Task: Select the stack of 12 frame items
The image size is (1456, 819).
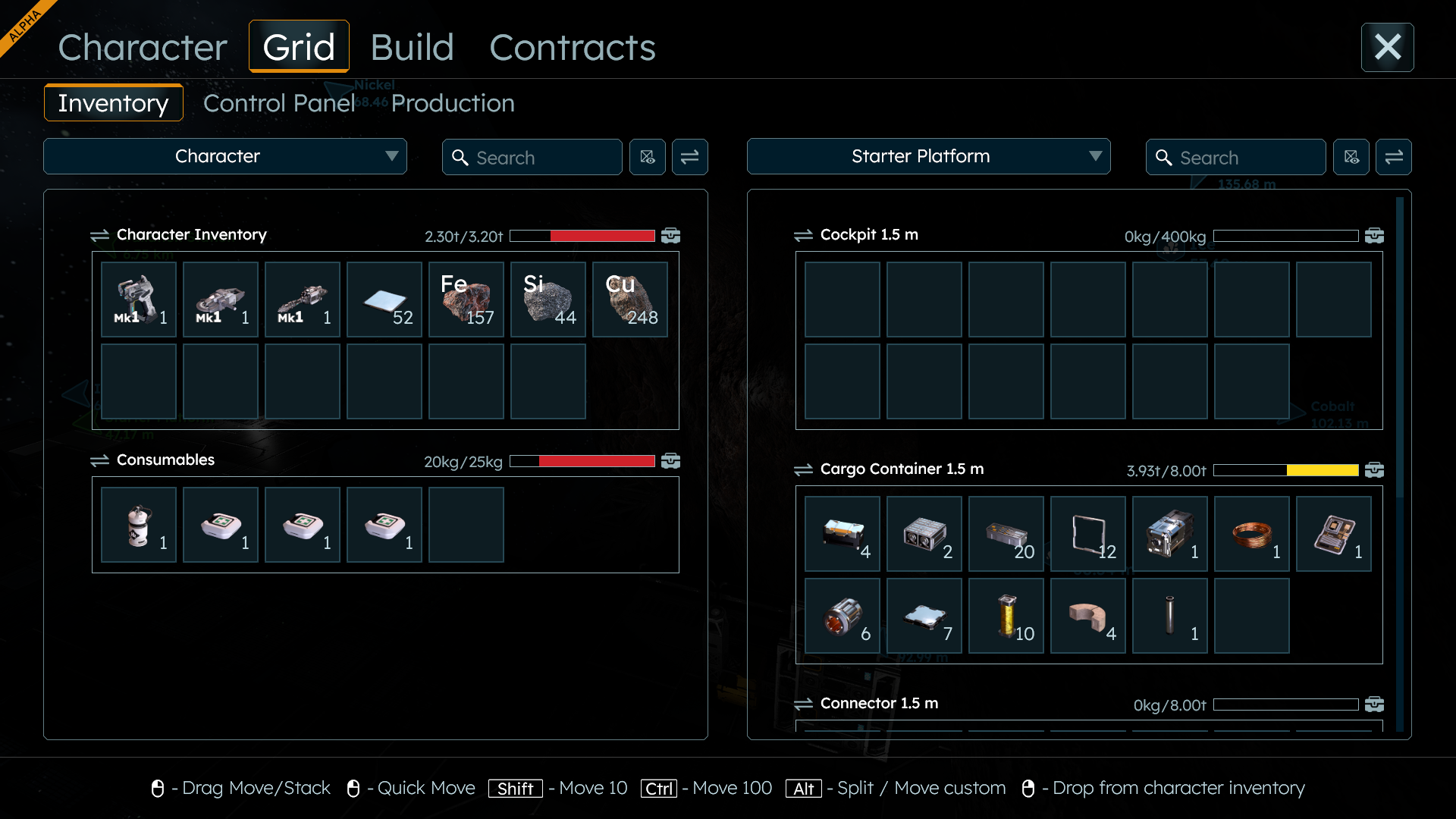Action: pyautogui.click(x=1088, y=534)
